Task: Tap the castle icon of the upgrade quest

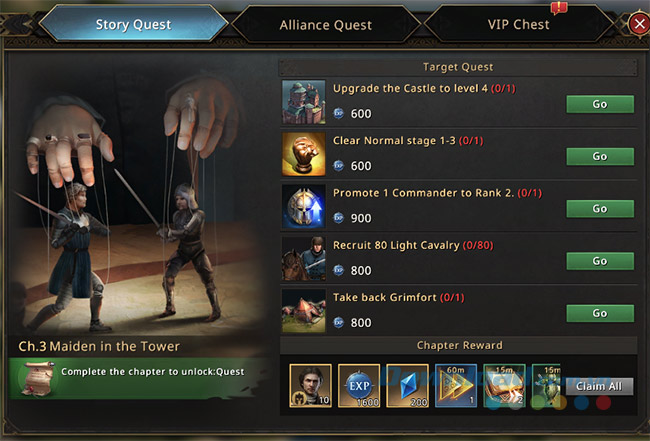Action: pyautogui.click(x=303, y=103)
